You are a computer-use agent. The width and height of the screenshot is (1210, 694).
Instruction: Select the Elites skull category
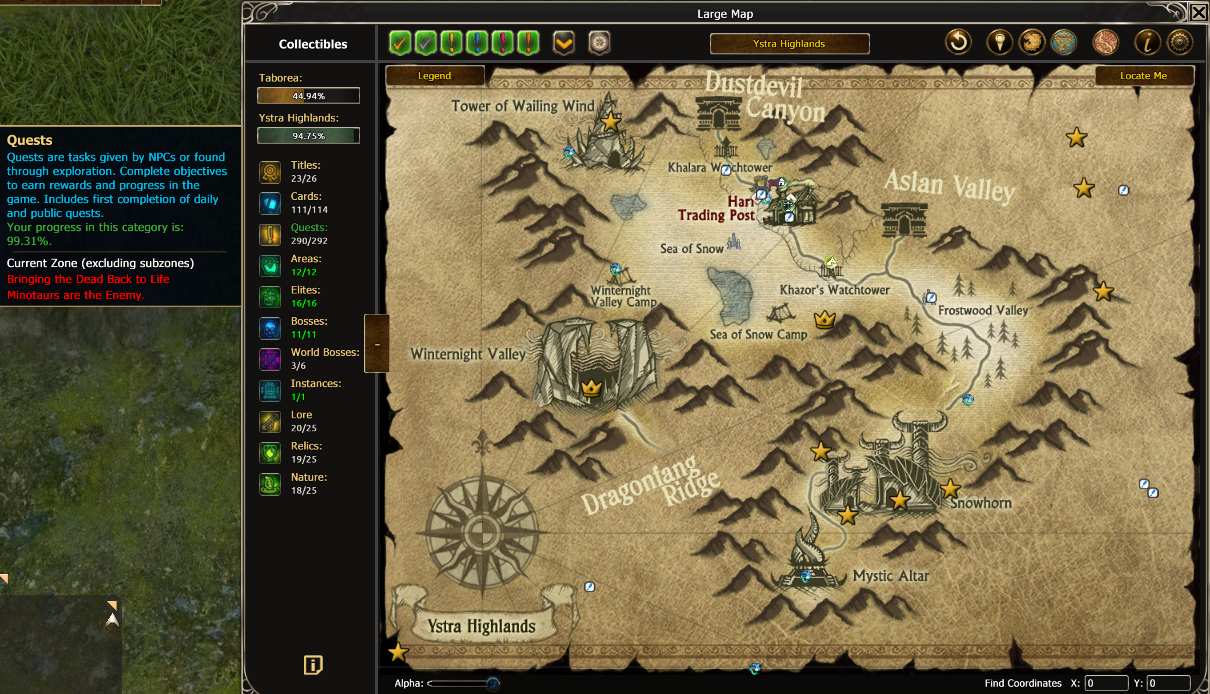[x=270, y=297]
